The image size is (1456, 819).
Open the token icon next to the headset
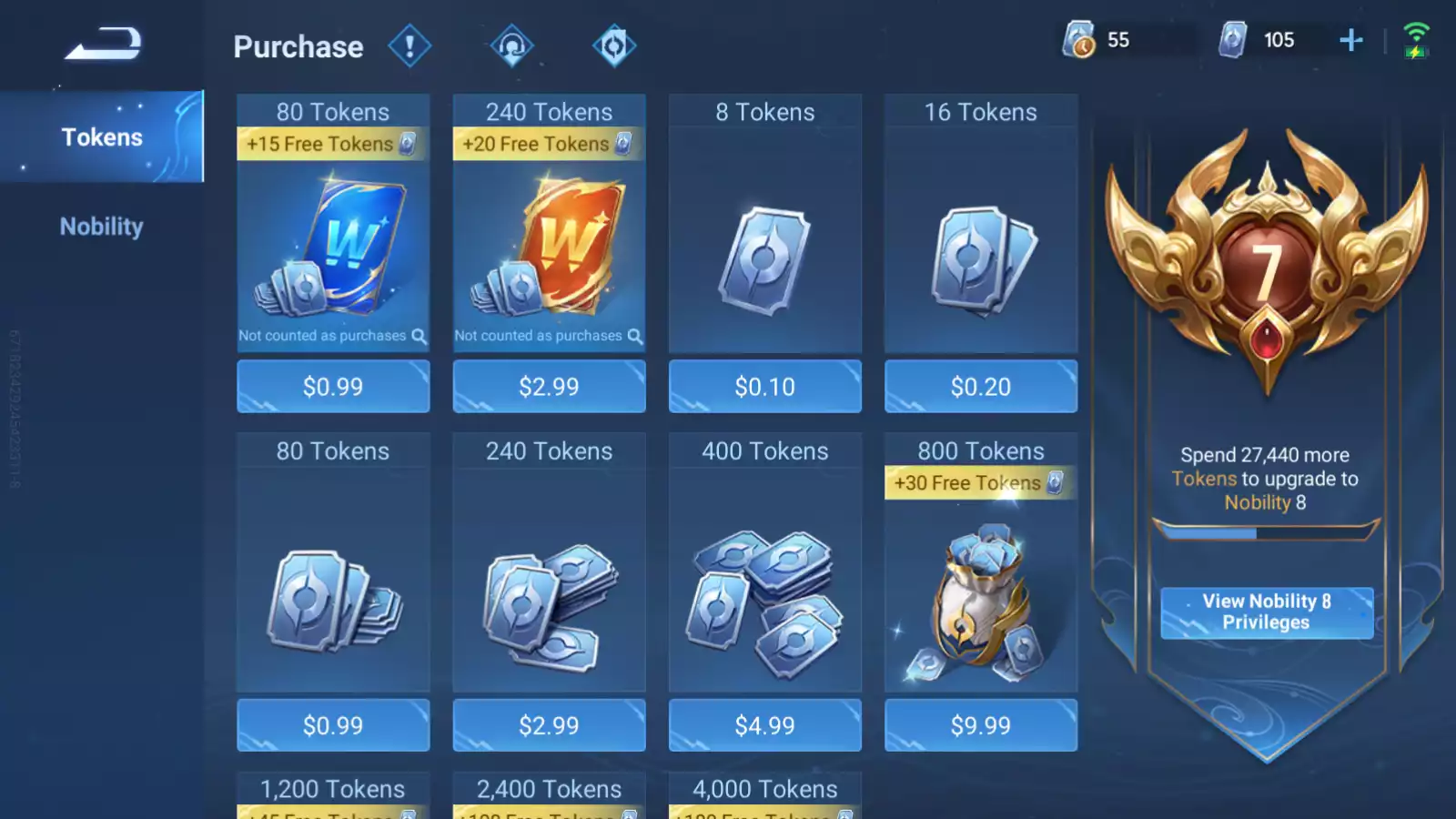[x=613, y=45]
